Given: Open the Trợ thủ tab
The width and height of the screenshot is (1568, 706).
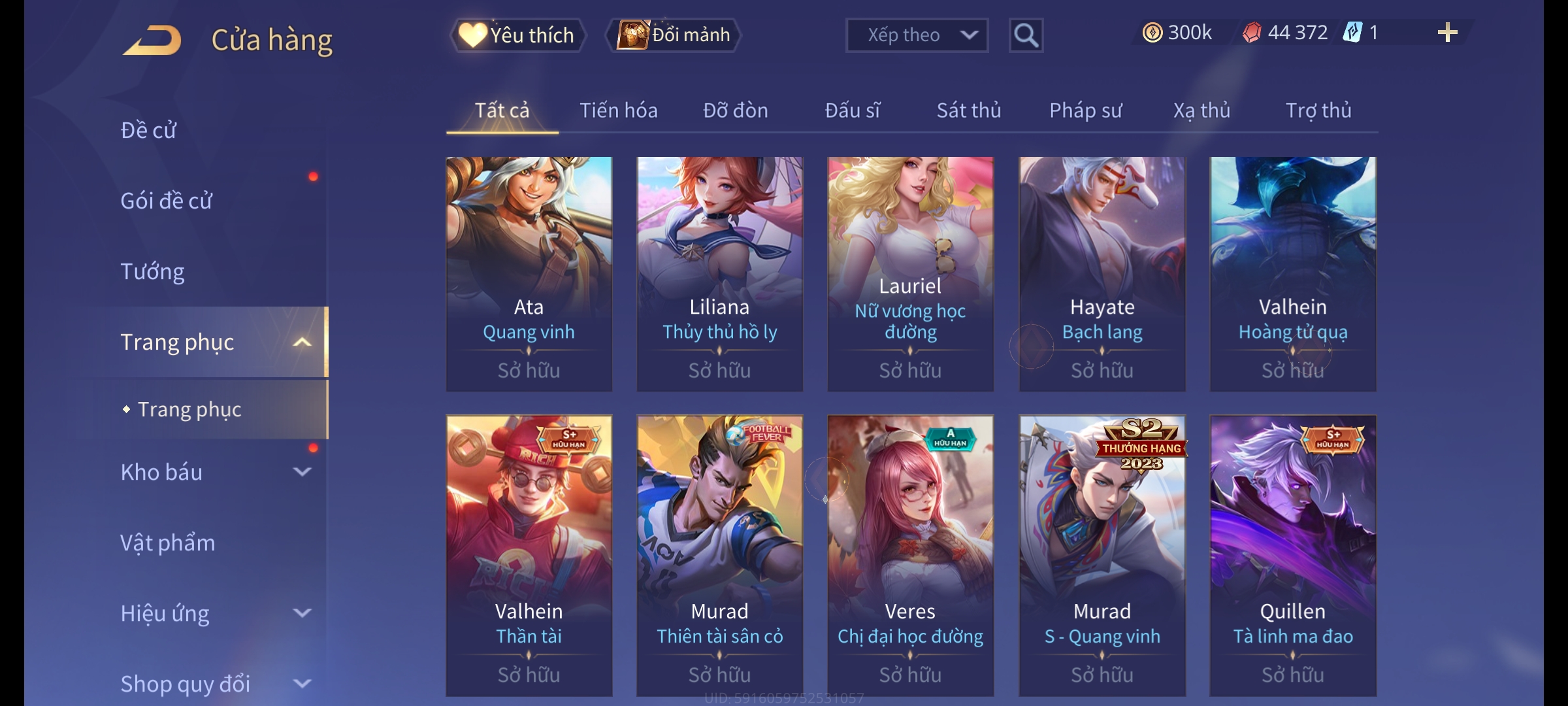Looking at the screenshot, I should 1318,110.
